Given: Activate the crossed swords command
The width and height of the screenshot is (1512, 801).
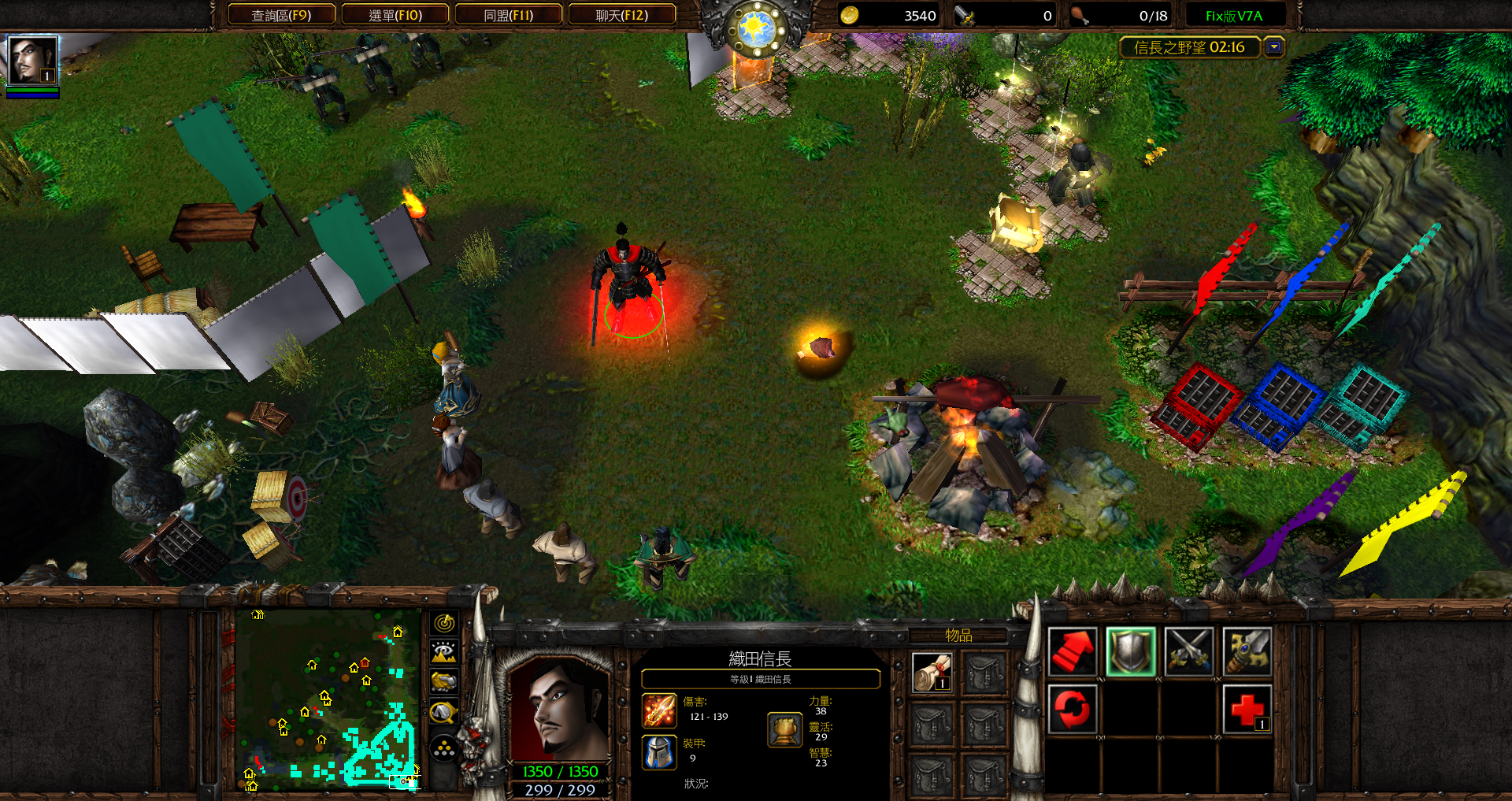Looking at the screenshot, I should (x=1189, y=651).
